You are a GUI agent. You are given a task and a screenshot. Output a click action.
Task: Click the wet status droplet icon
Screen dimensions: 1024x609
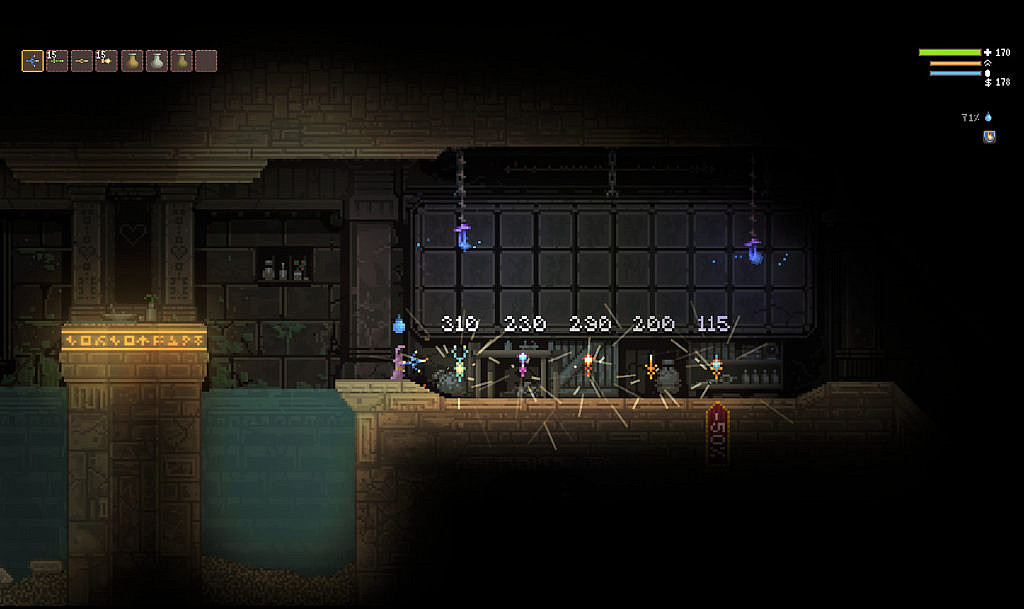pos(988,117)
